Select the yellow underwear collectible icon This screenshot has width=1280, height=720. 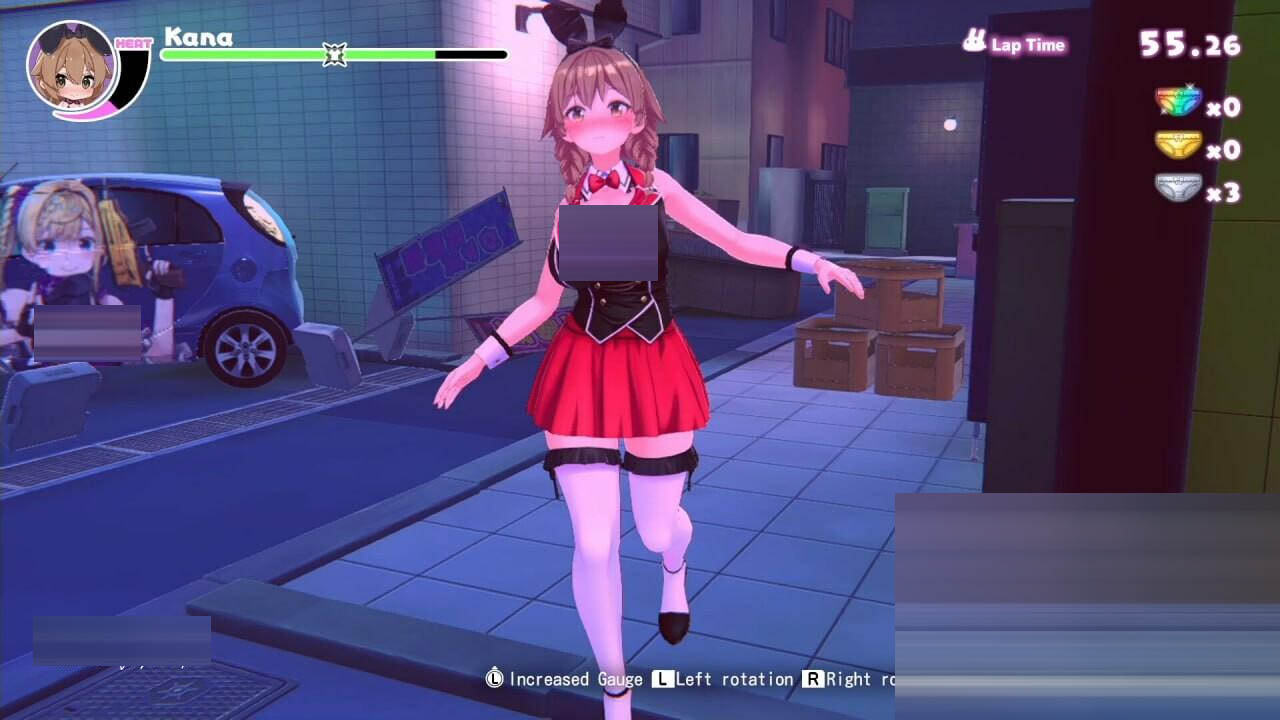coord(1178,145)
